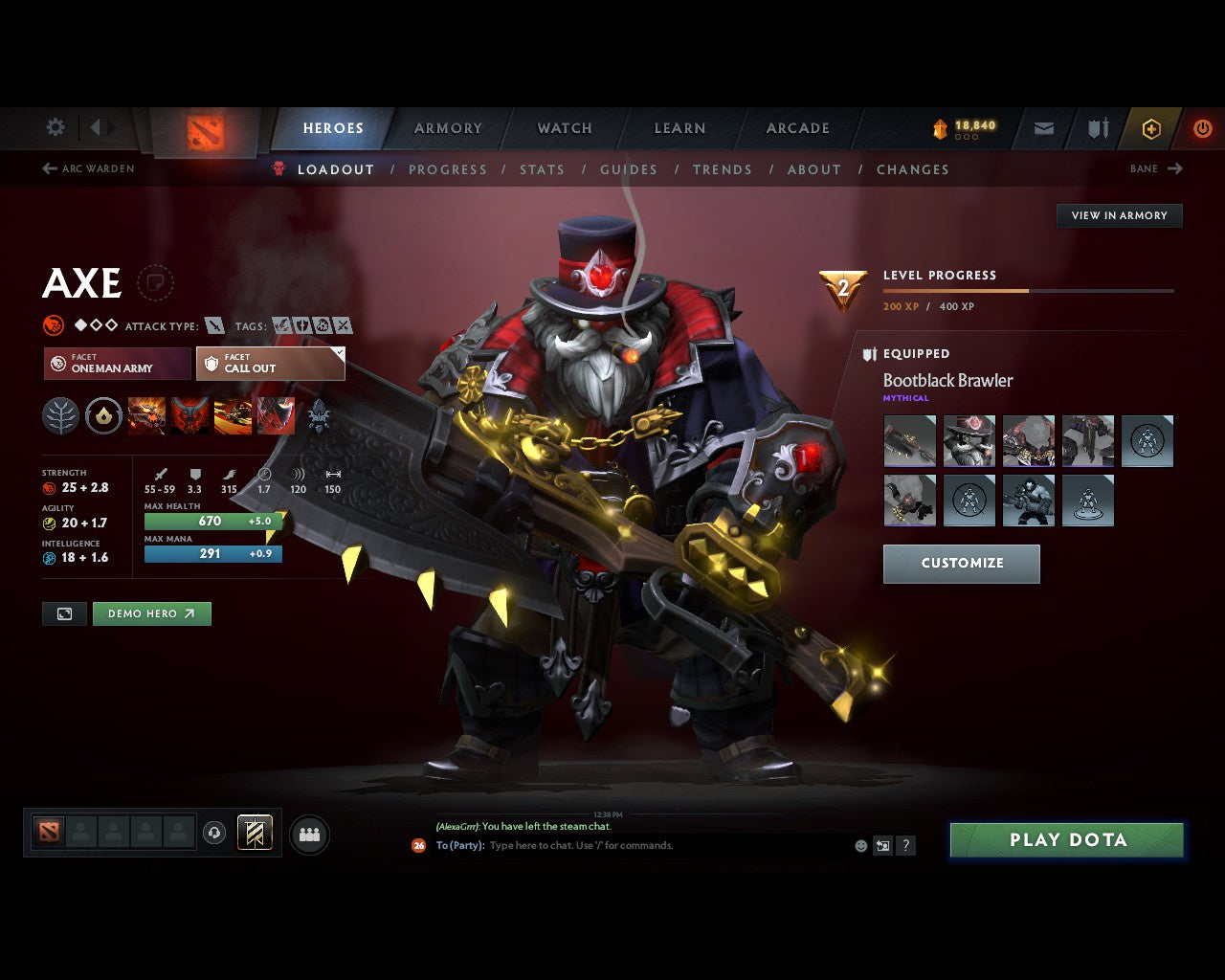Switch to the STATS tab
The width and height of the screenshot is (1225, 980).
[542, 169]
